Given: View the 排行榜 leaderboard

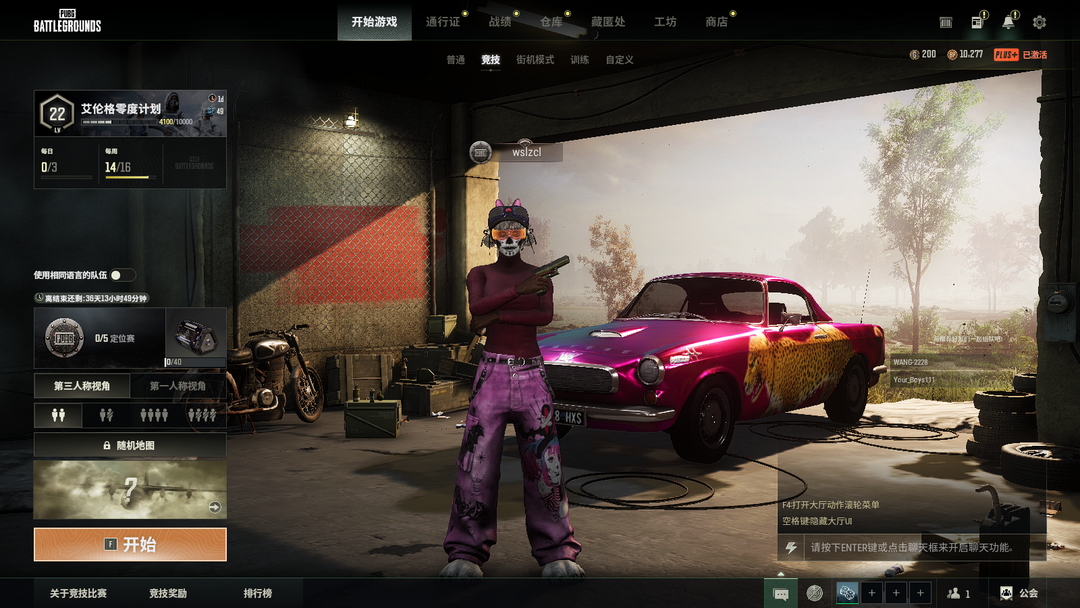Looking at the screenshot, I should pos(258,594).
